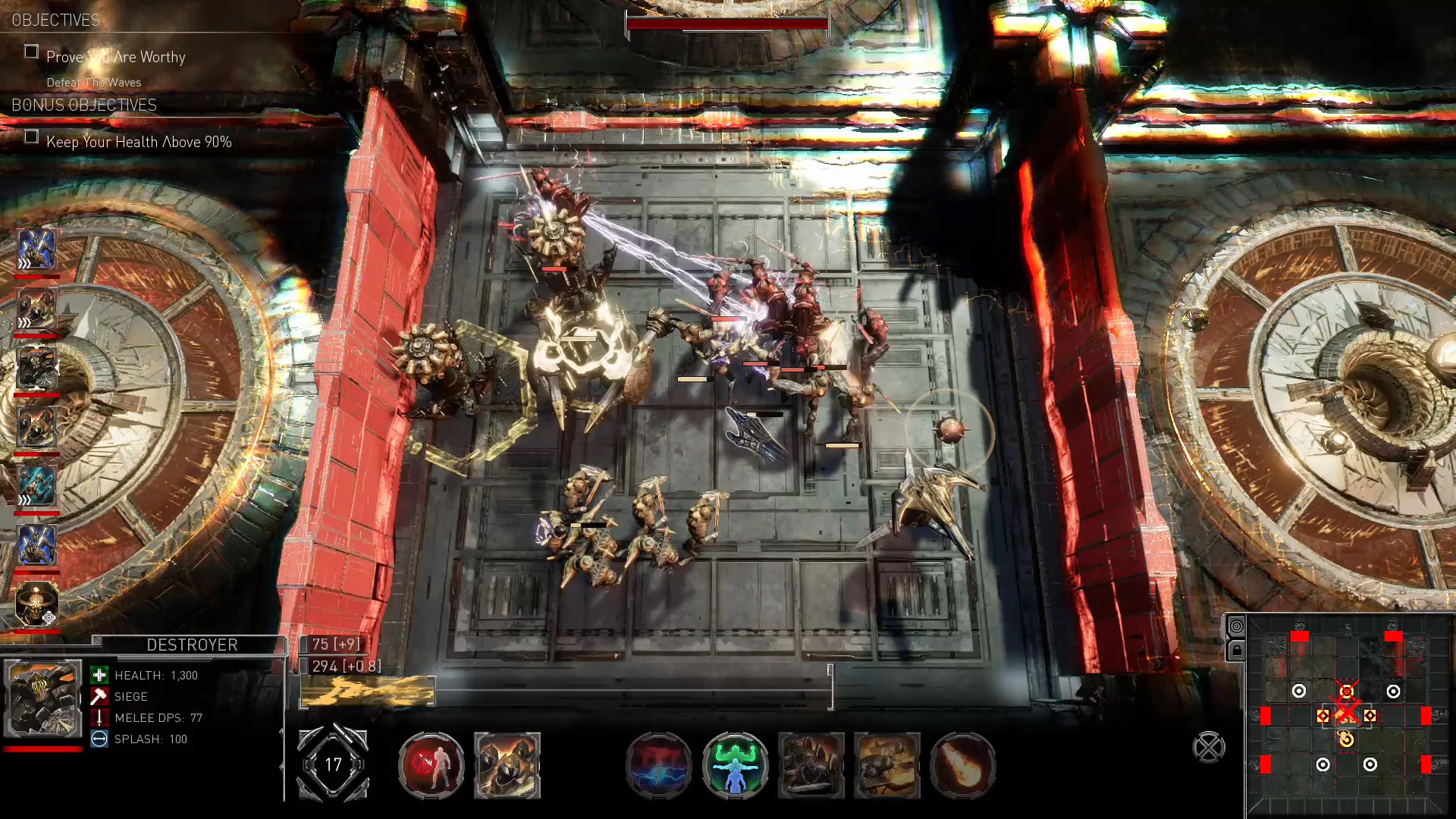This screenshot has width=1456, height=819.
Task: Activate the green summon buff ability
Action: point(736,766)
